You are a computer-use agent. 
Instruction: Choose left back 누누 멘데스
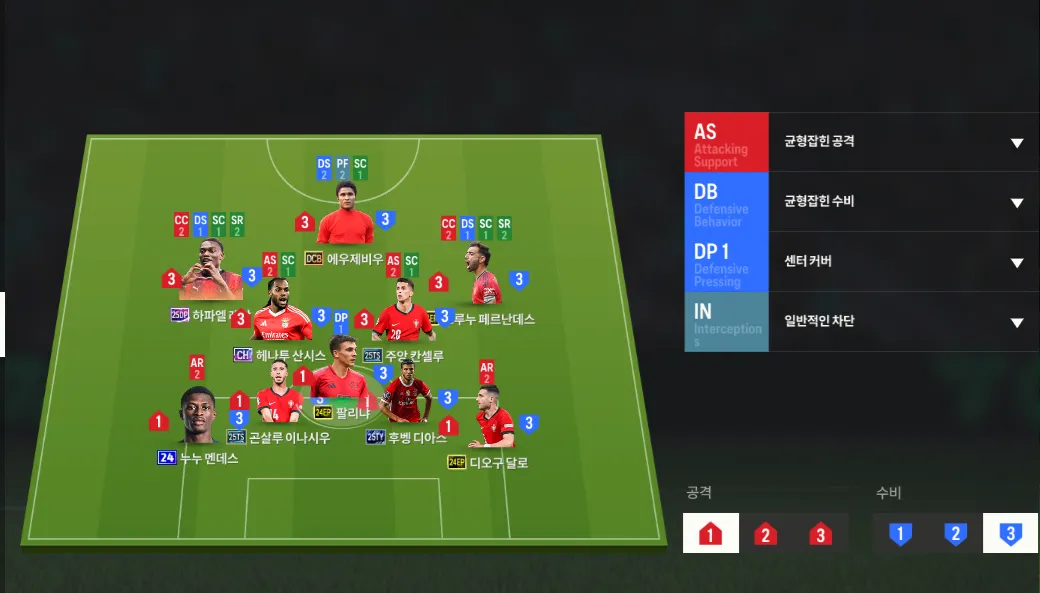click(x=197, y=417)
